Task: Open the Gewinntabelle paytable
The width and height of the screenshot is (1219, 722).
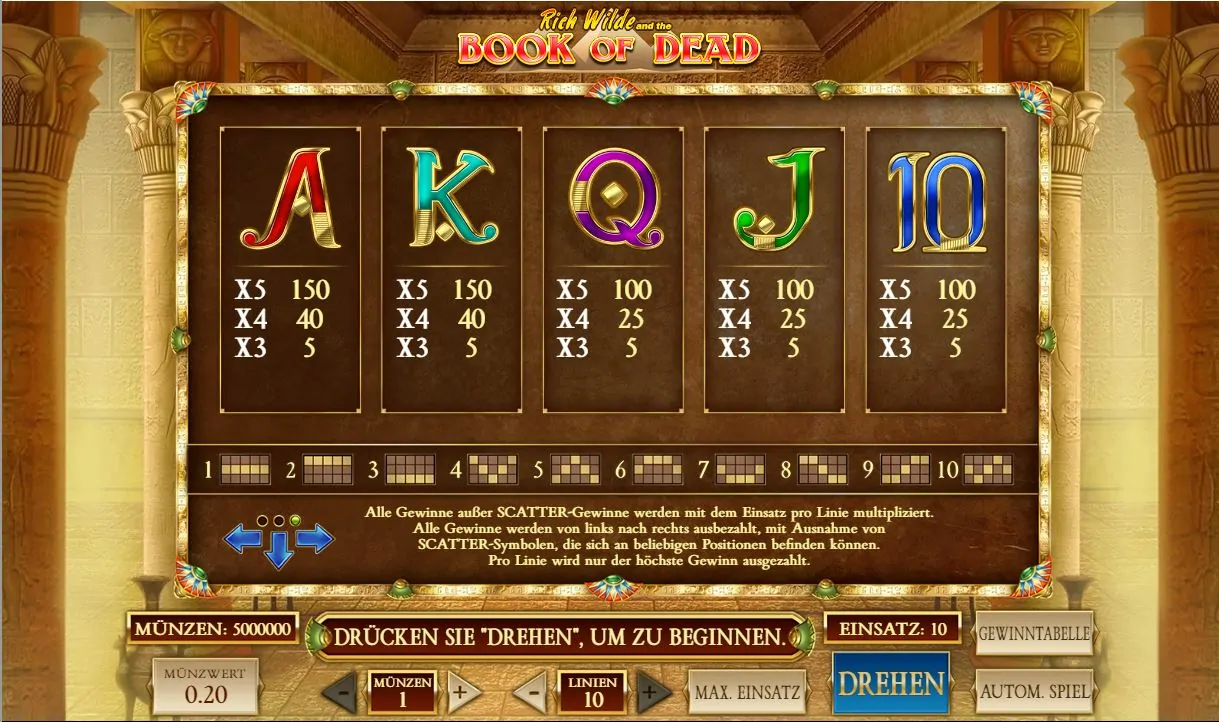Action: tap(1034, 634)
